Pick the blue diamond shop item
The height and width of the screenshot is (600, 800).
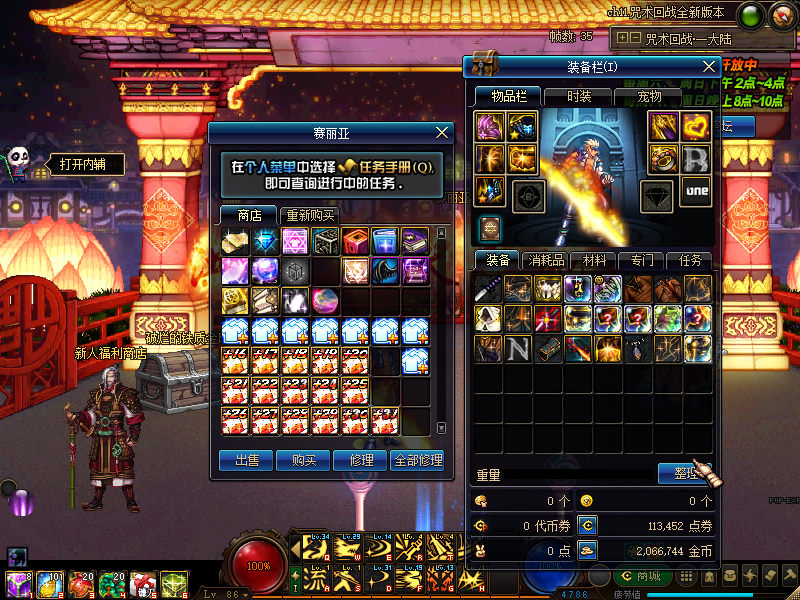pyautogui.click(x=265, y=241)
